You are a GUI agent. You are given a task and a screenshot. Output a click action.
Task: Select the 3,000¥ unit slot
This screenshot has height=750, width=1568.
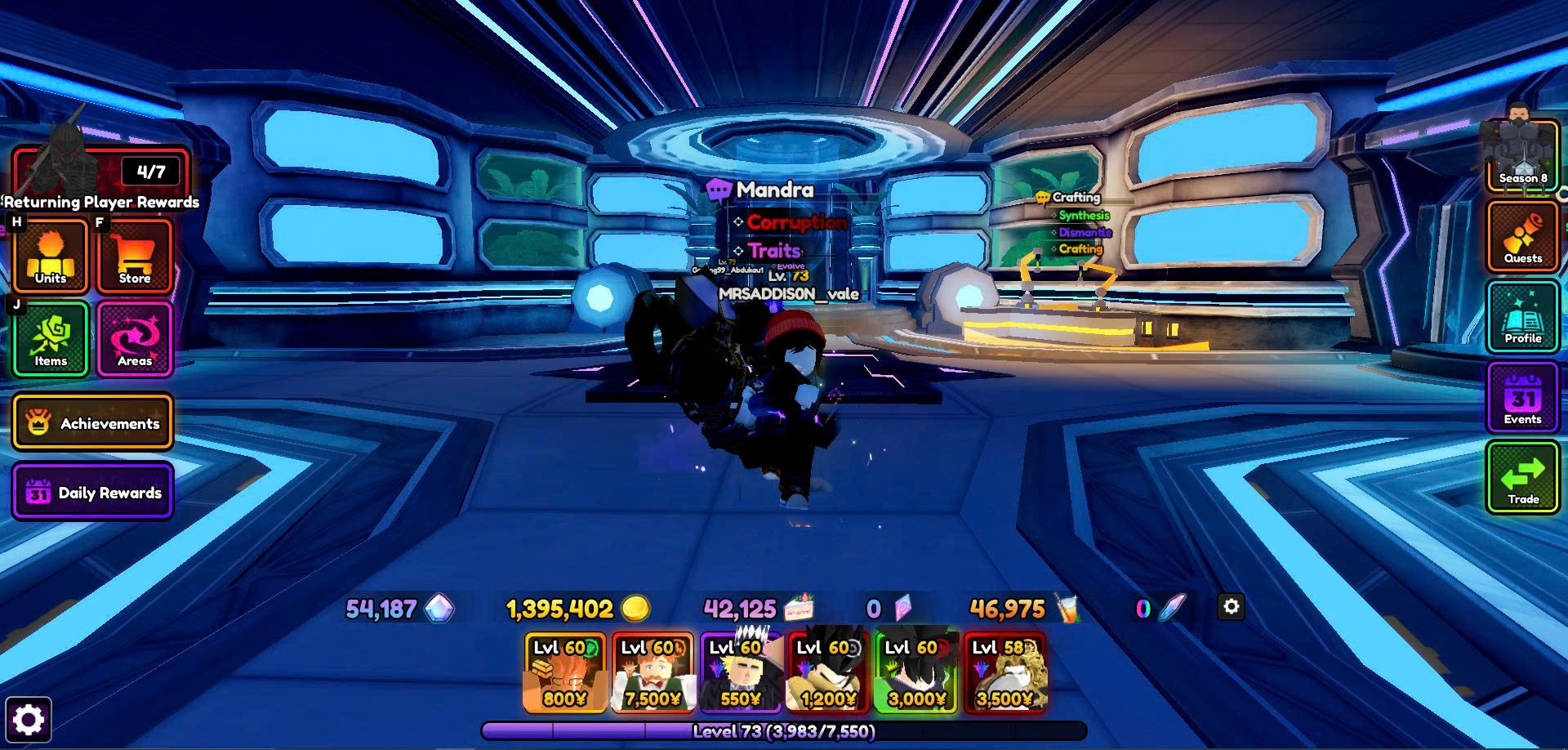pyautogui.click(x=916, y=672)
